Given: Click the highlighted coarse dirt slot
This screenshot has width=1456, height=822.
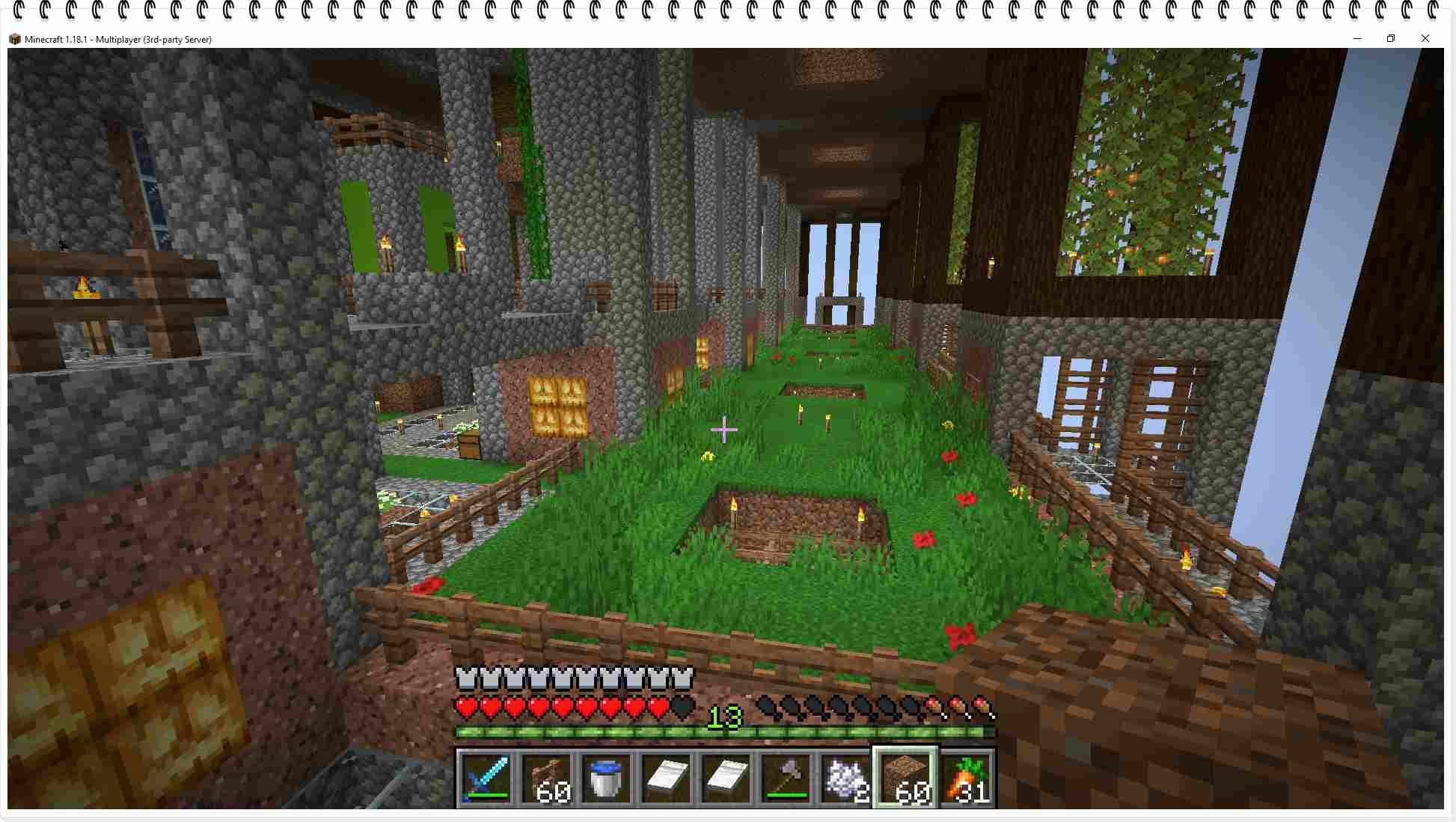Looking at the screenshot, I should pos(905,777).
